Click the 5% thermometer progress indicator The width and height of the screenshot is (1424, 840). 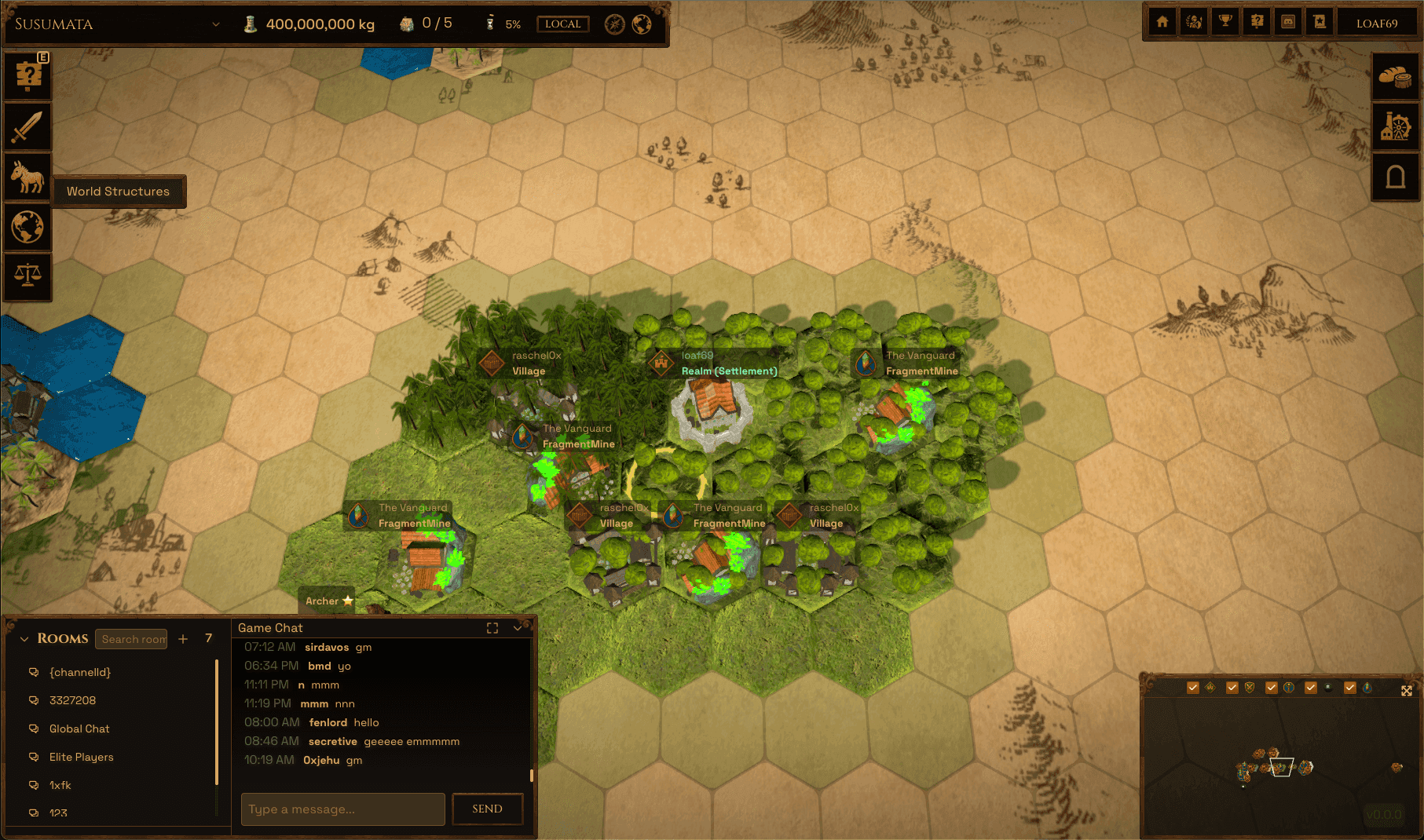[x=503, y=24]
